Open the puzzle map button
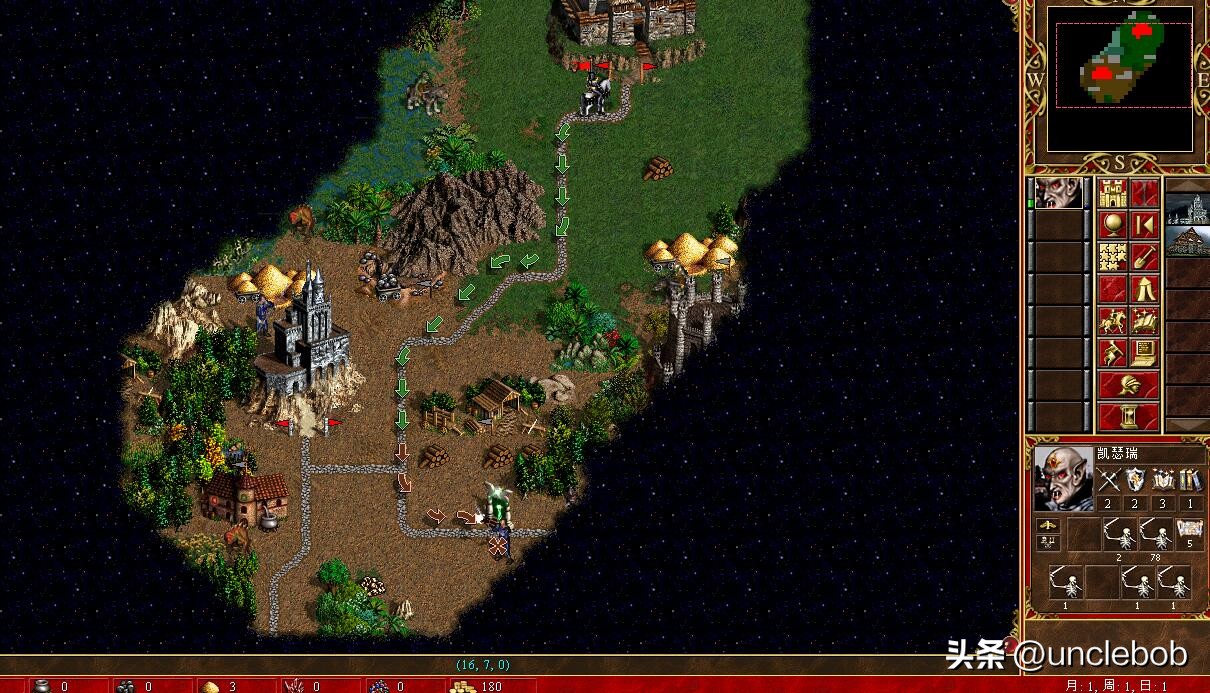The image size is (1210, 693). [x=1113, y=257]
